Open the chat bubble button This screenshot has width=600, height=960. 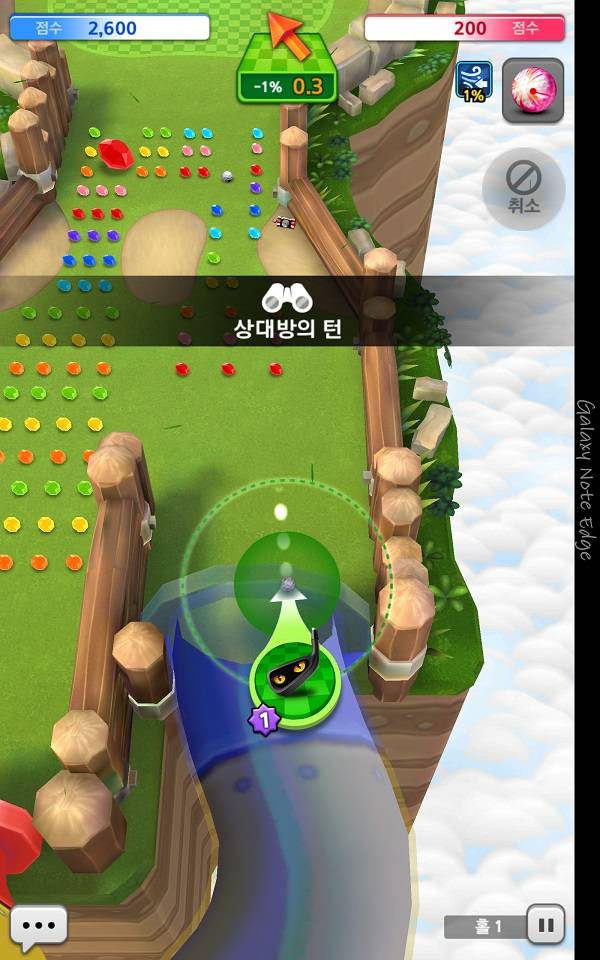(x=39, y=925)
